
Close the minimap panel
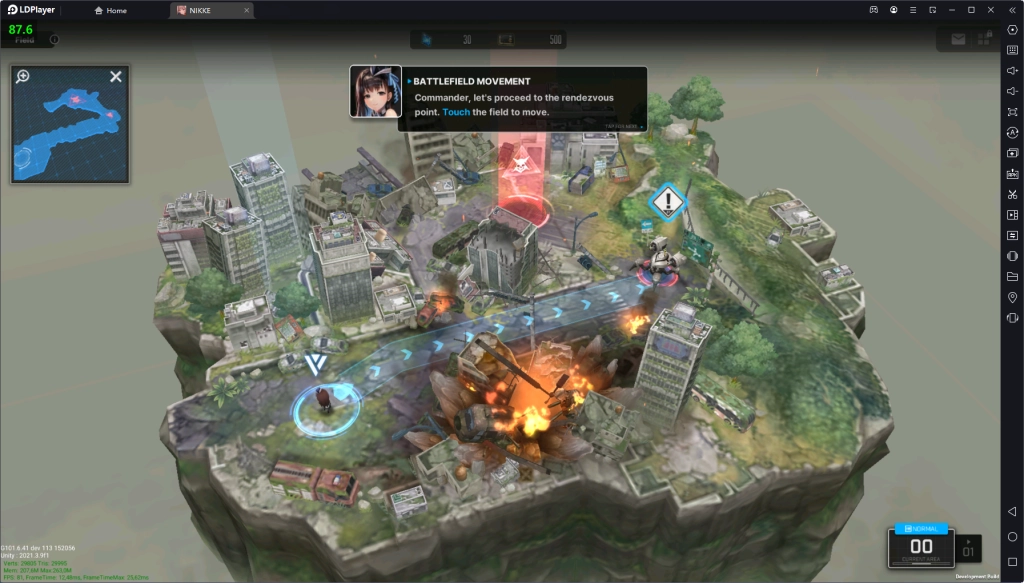(x=116, y=76)
